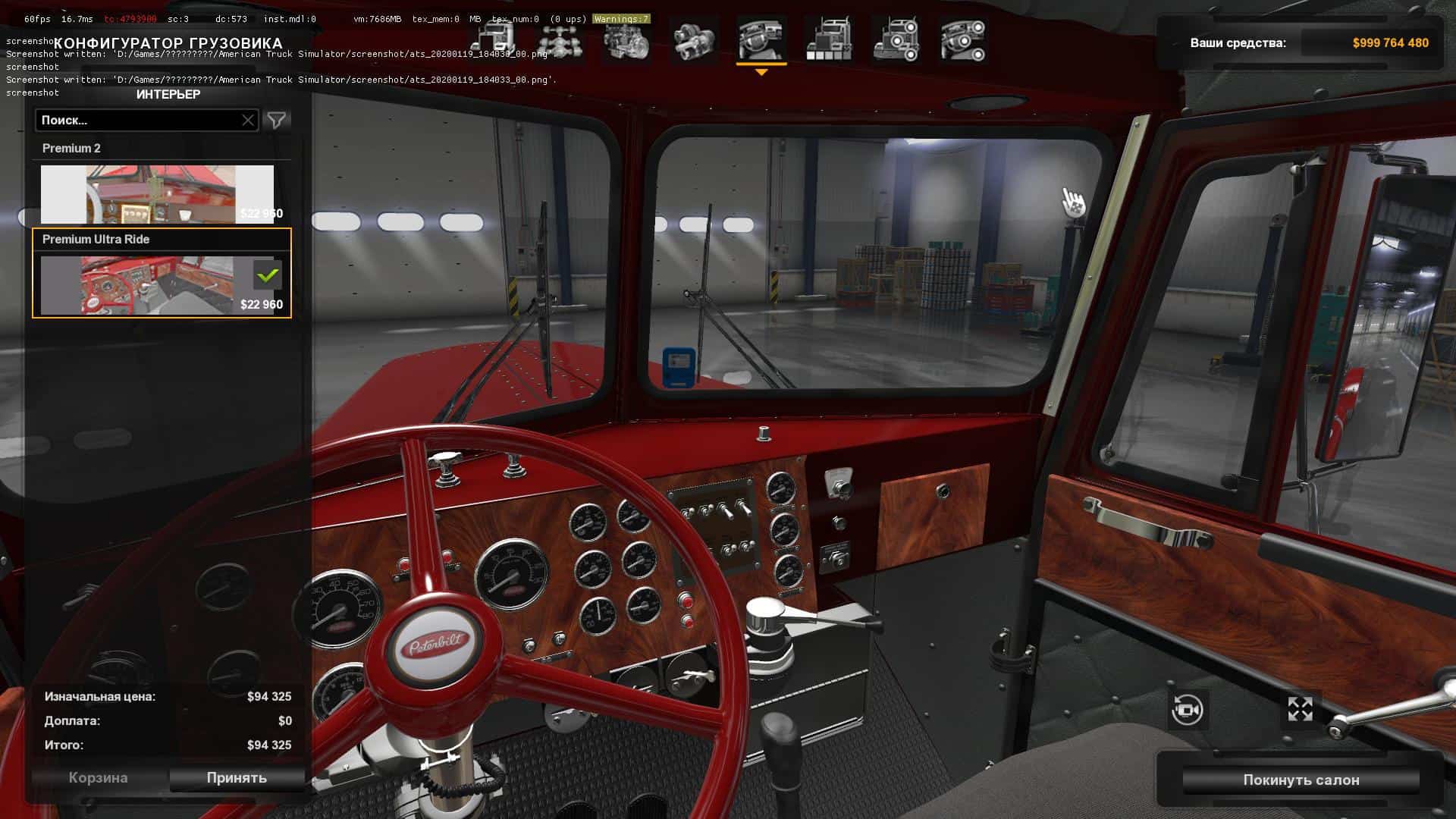
Task: Leave the cabin via Покинуть салон
Action: click(x=1301, y=780)
